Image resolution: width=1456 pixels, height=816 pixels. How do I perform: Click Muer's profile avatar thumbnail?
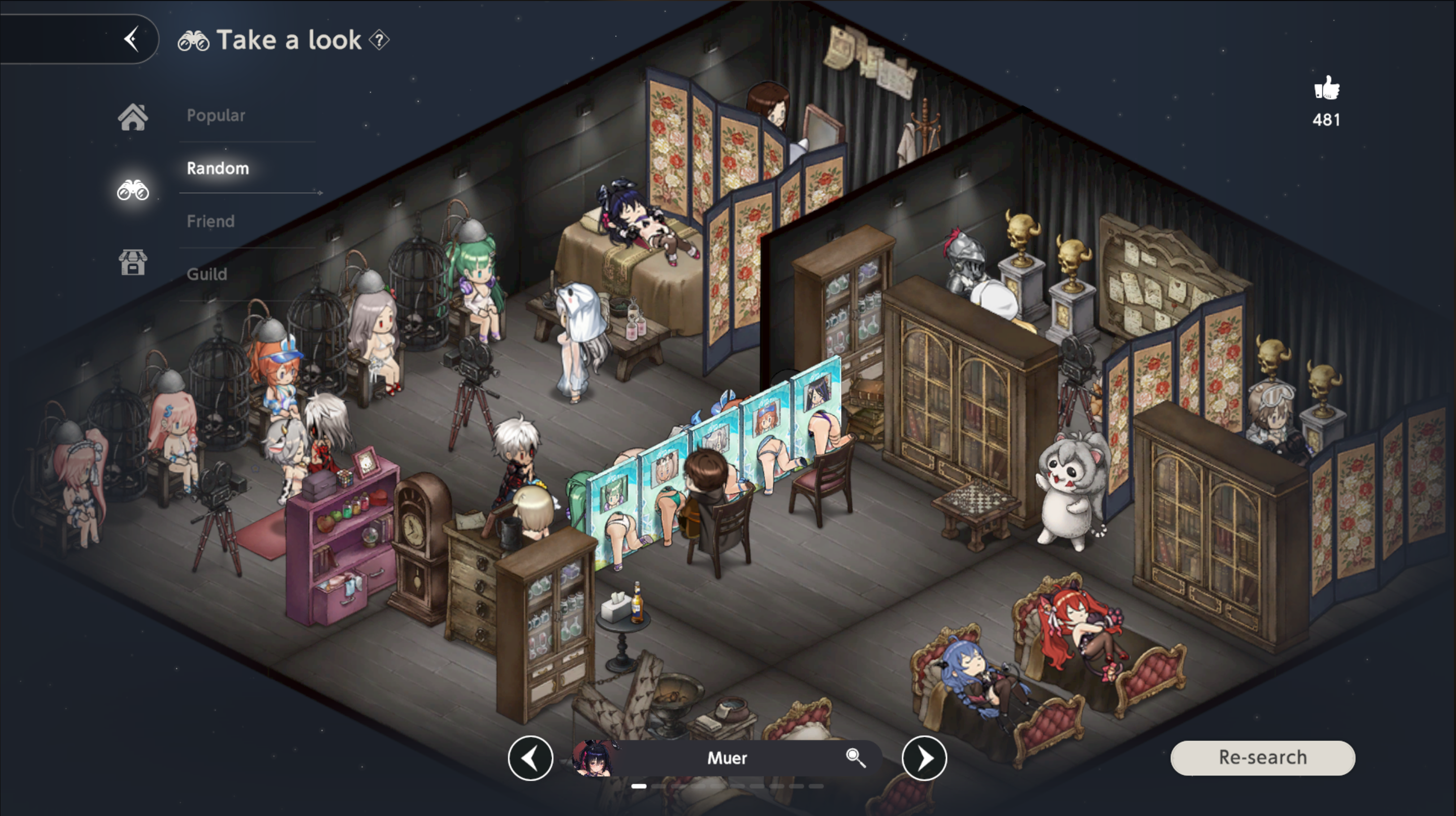point(594,758)
